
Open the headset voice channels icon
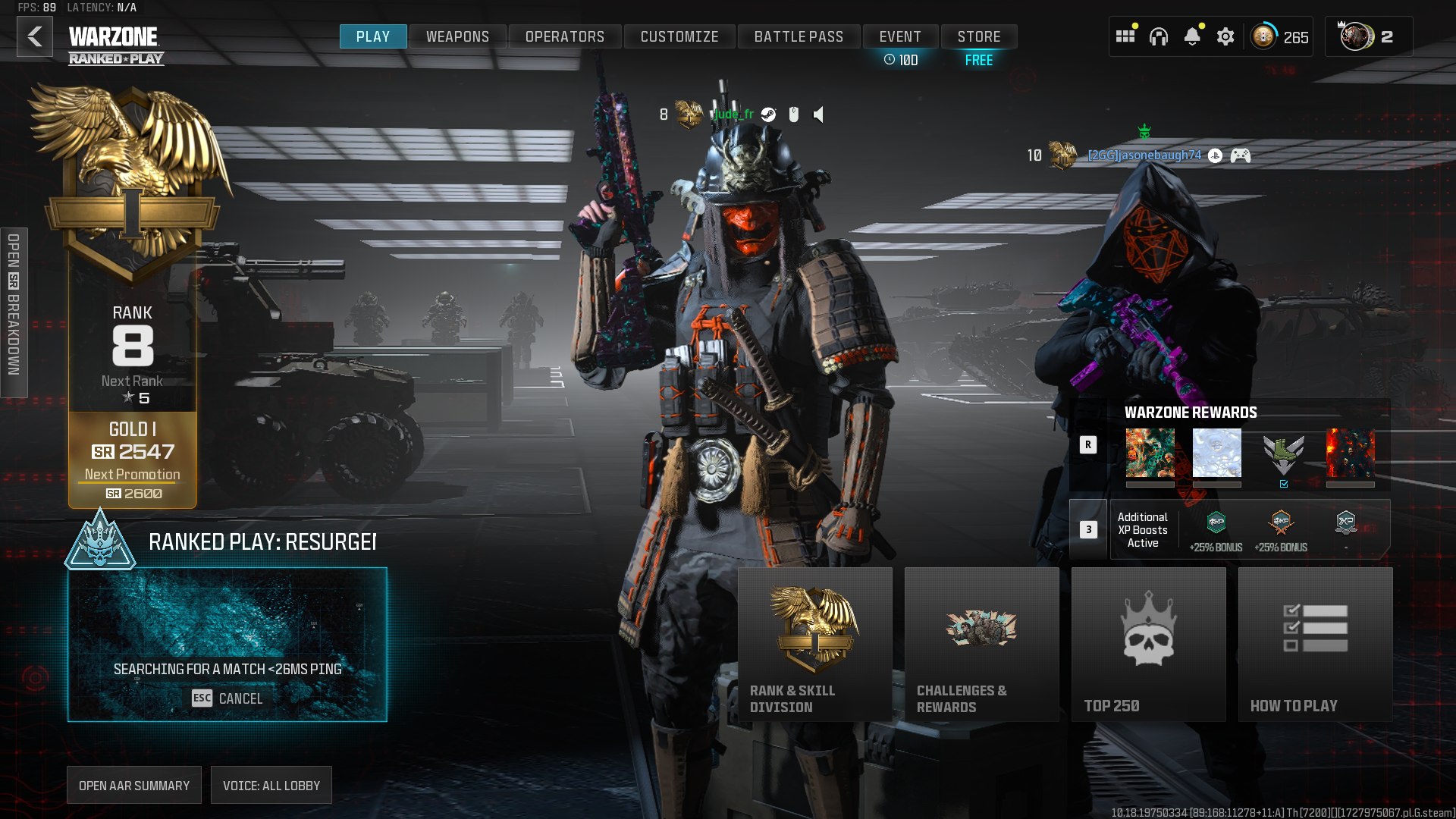pos(1159,36)
